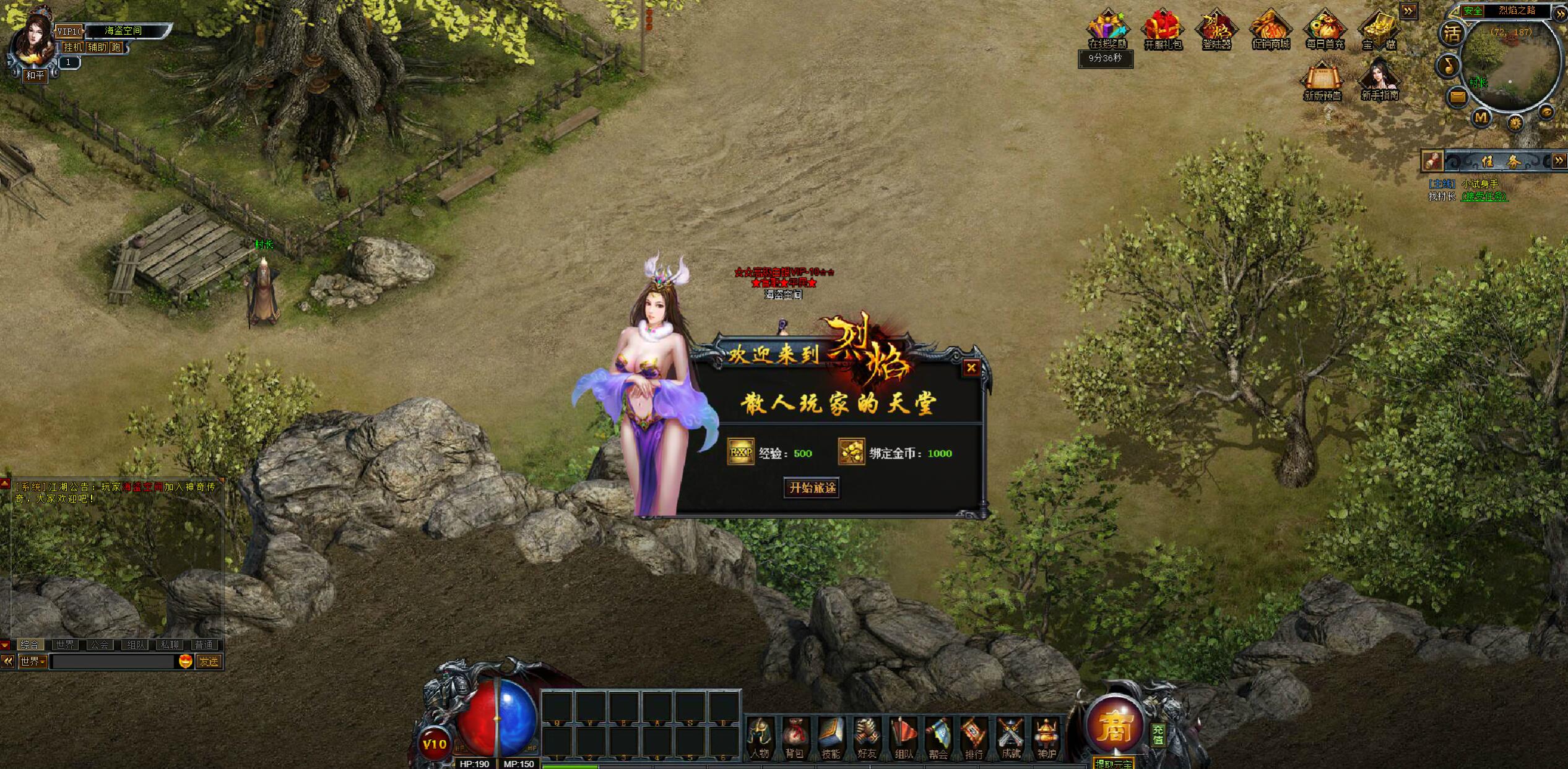Click the 开始旅途 start journey button

812,488
